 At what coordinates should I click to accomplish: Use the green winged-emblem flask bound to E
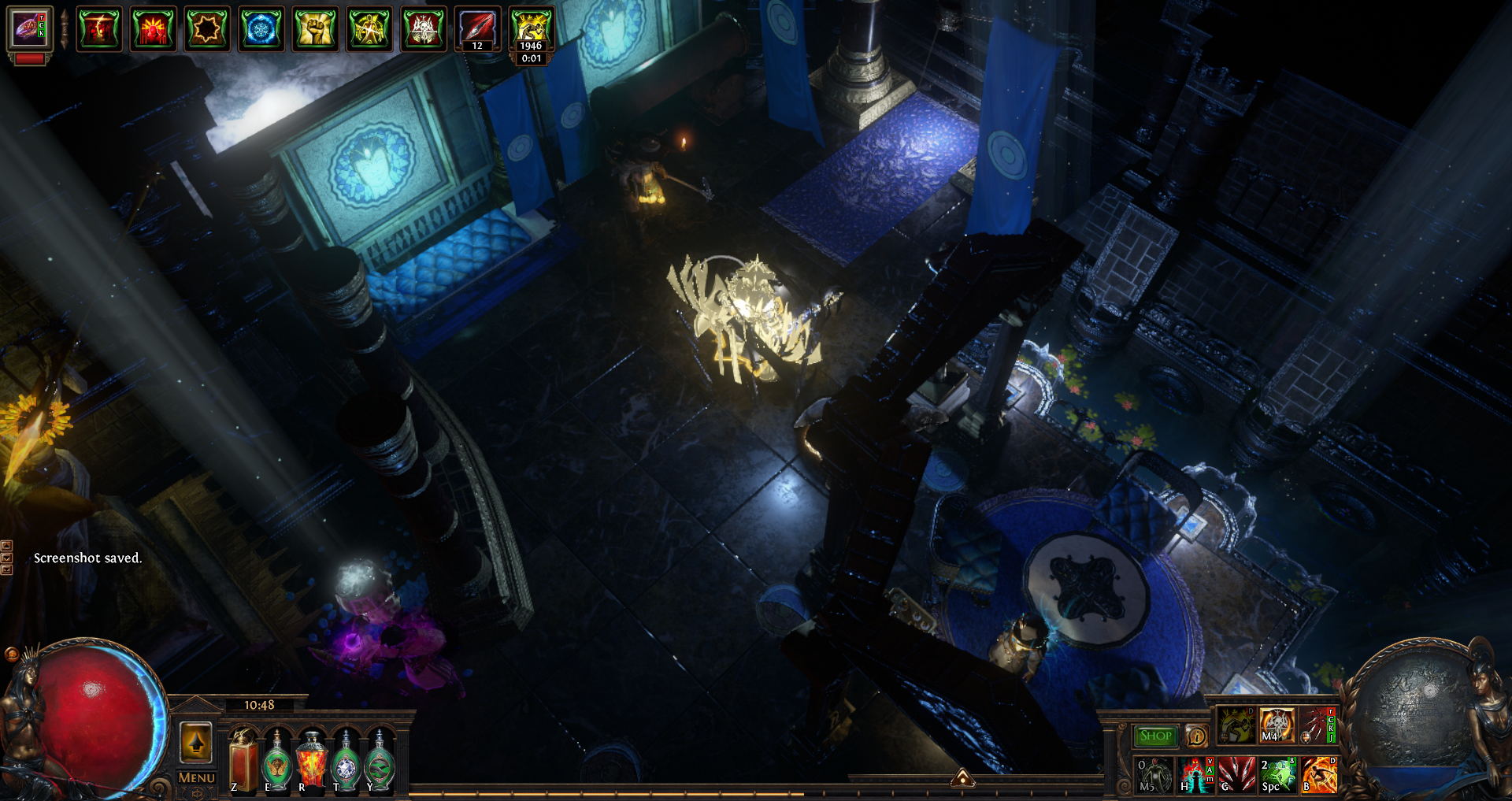pos(276,761)
